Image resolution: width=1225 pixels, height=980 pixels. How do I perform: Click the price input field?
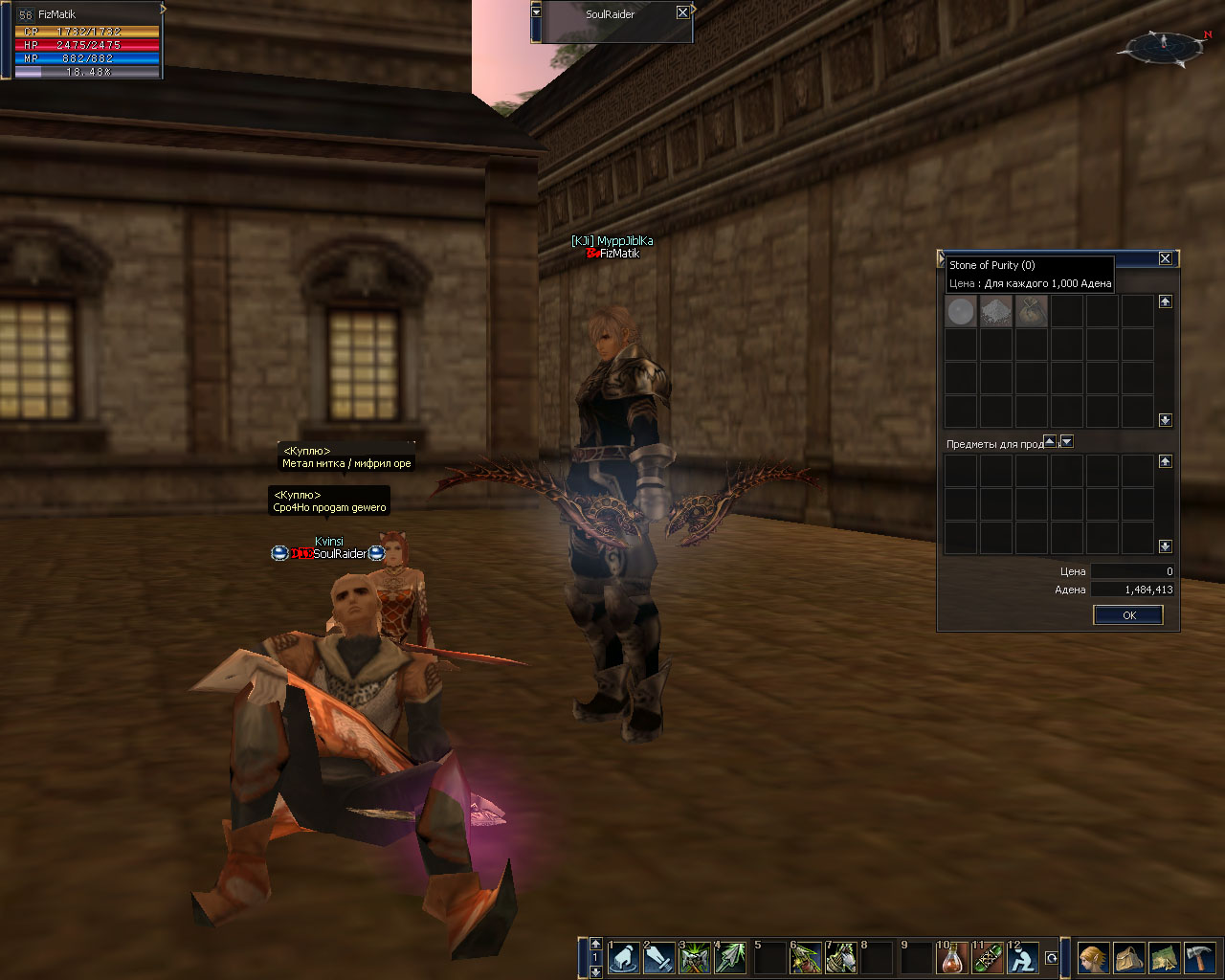1133,571
